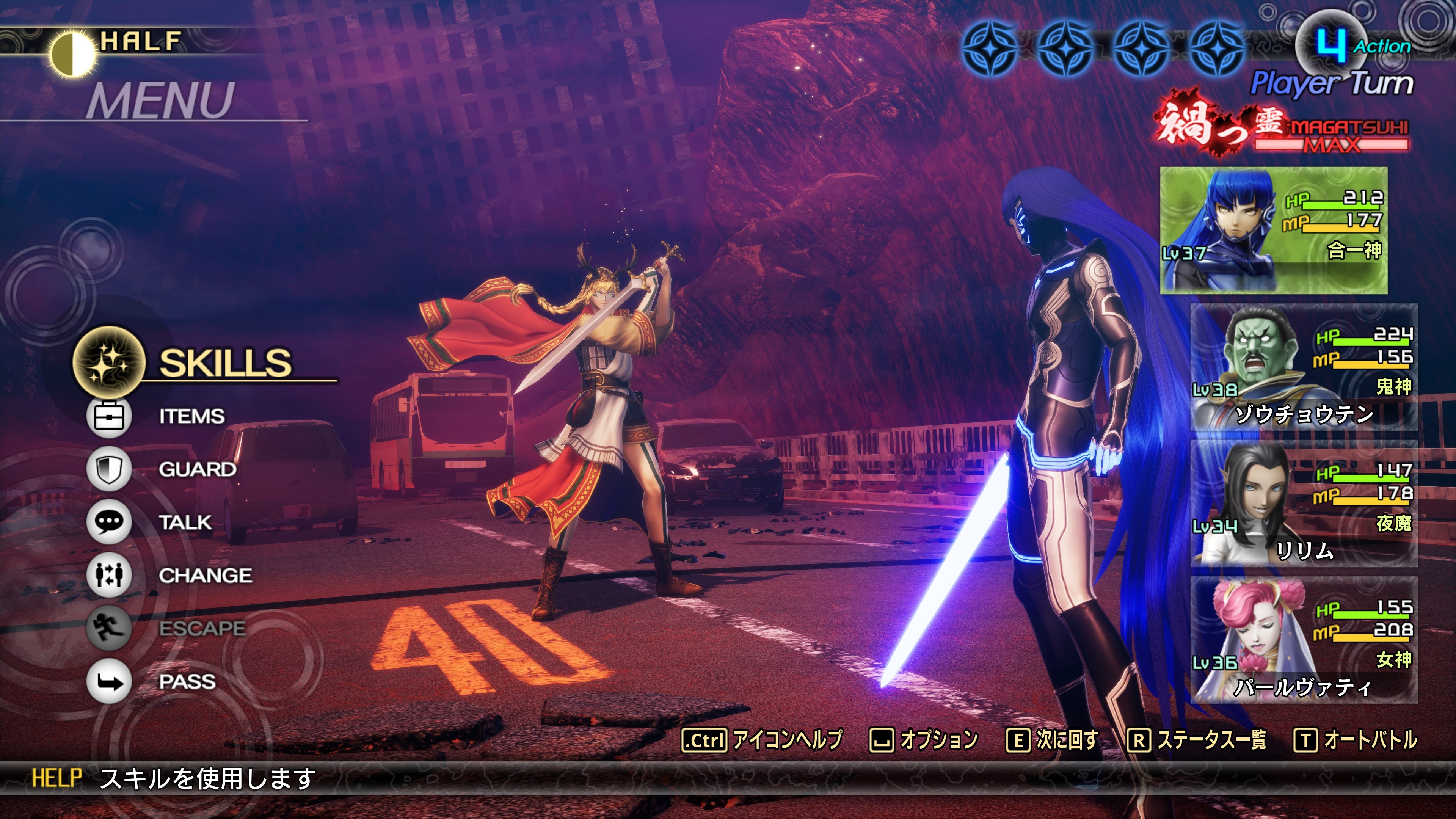Select the ゾウチョウテン party panel
Screen dimensions: 1456x819
pos(1304,367)
